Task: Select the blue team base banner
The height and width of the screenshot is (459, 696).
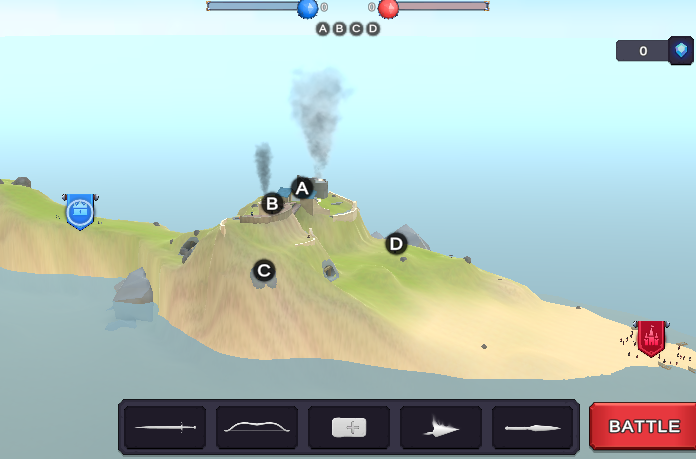Action: coord(80,212)
